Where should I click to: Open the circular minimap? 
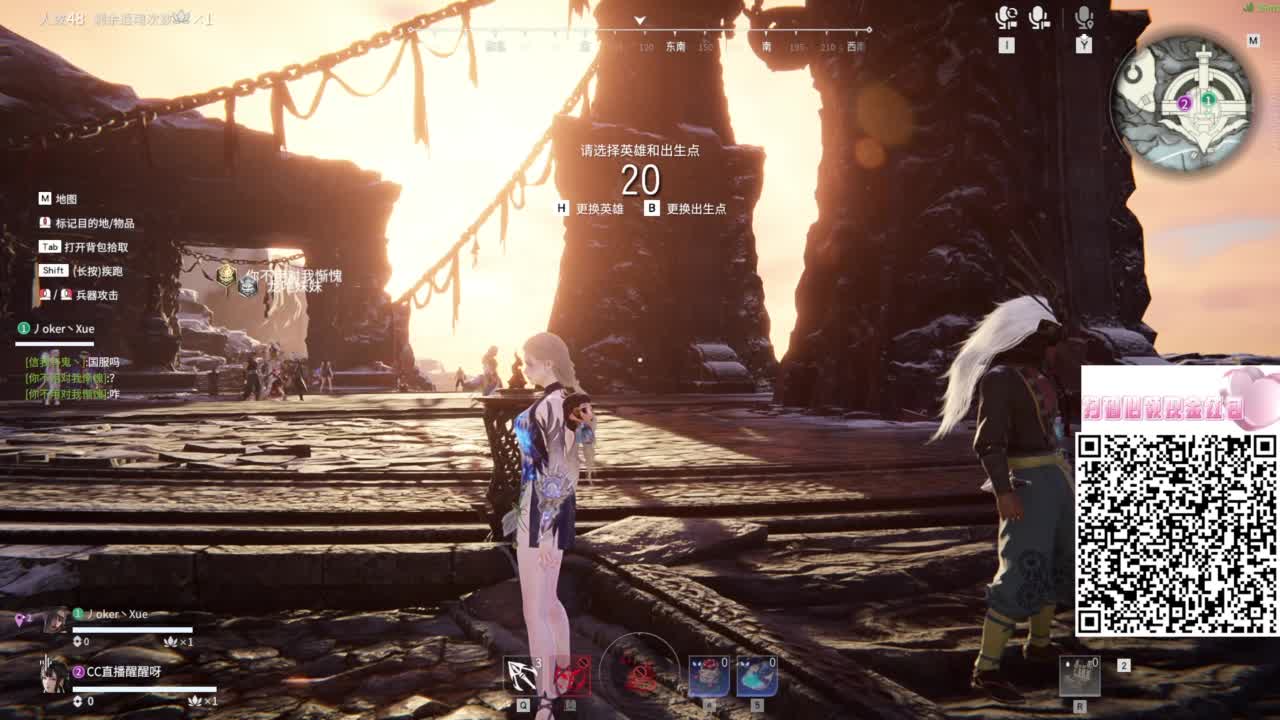(x=1182, y=102)
